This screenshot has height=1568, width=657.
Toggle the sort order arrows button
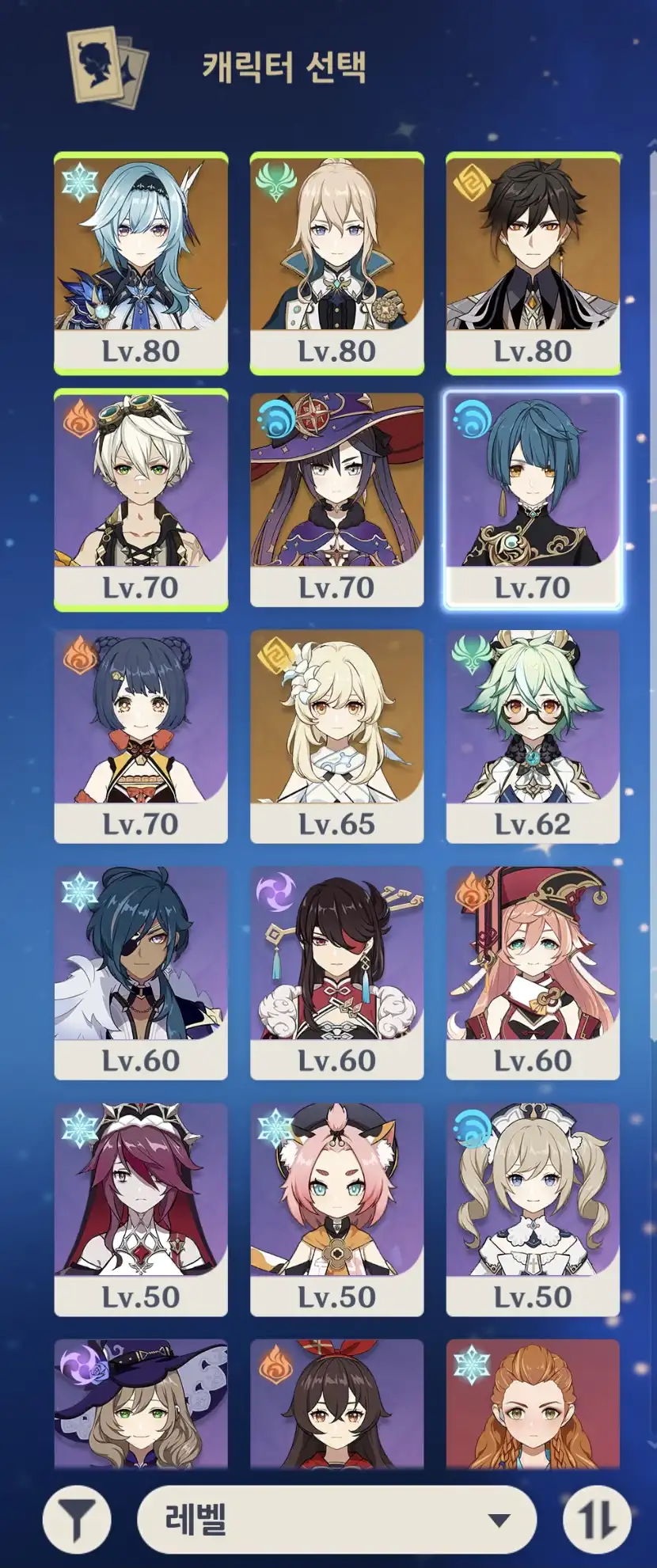point(597,1519)
